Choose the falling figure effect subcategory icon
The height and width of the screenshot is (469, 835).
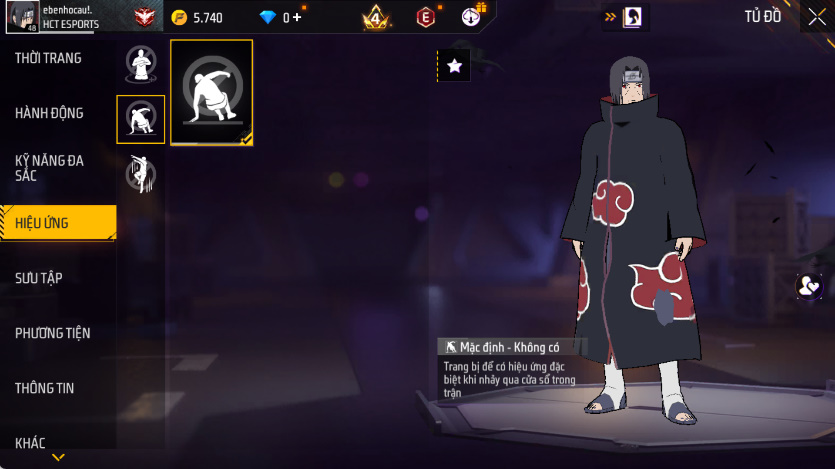pos(140,174)
